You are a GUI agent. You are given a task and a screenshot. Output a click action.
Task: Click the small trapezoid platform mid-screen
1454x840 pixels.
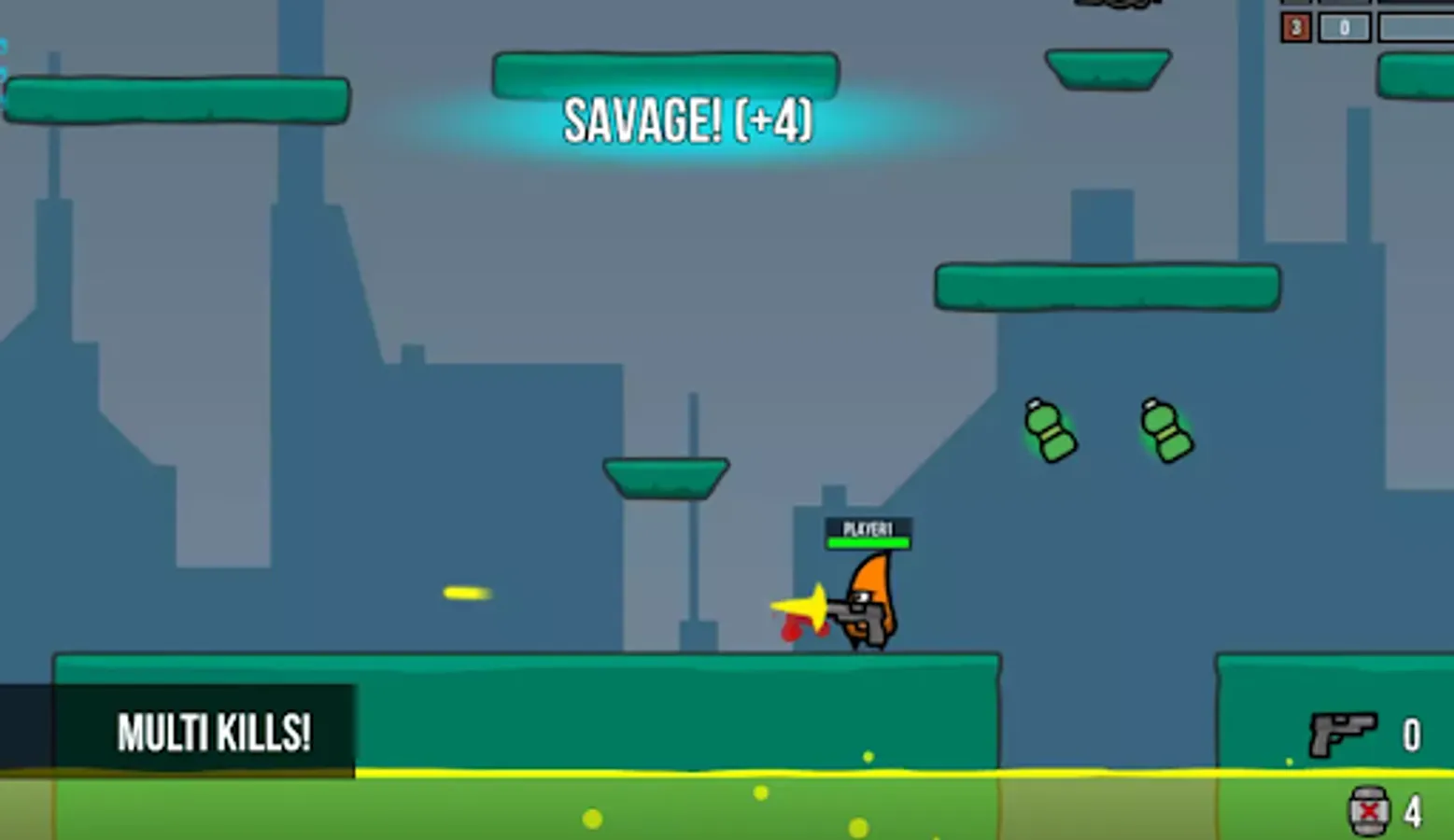[664, 476]
